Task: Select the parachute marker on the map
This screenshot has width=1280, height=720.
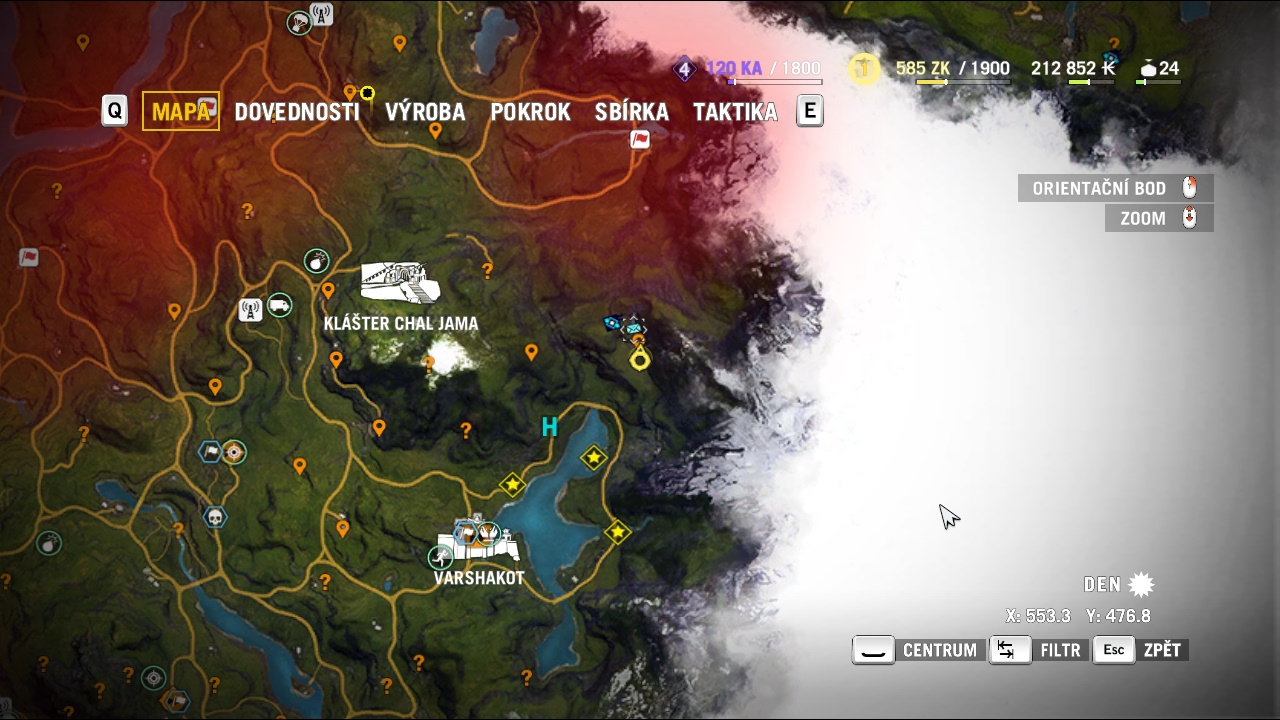Action: (x=298, y=22)
